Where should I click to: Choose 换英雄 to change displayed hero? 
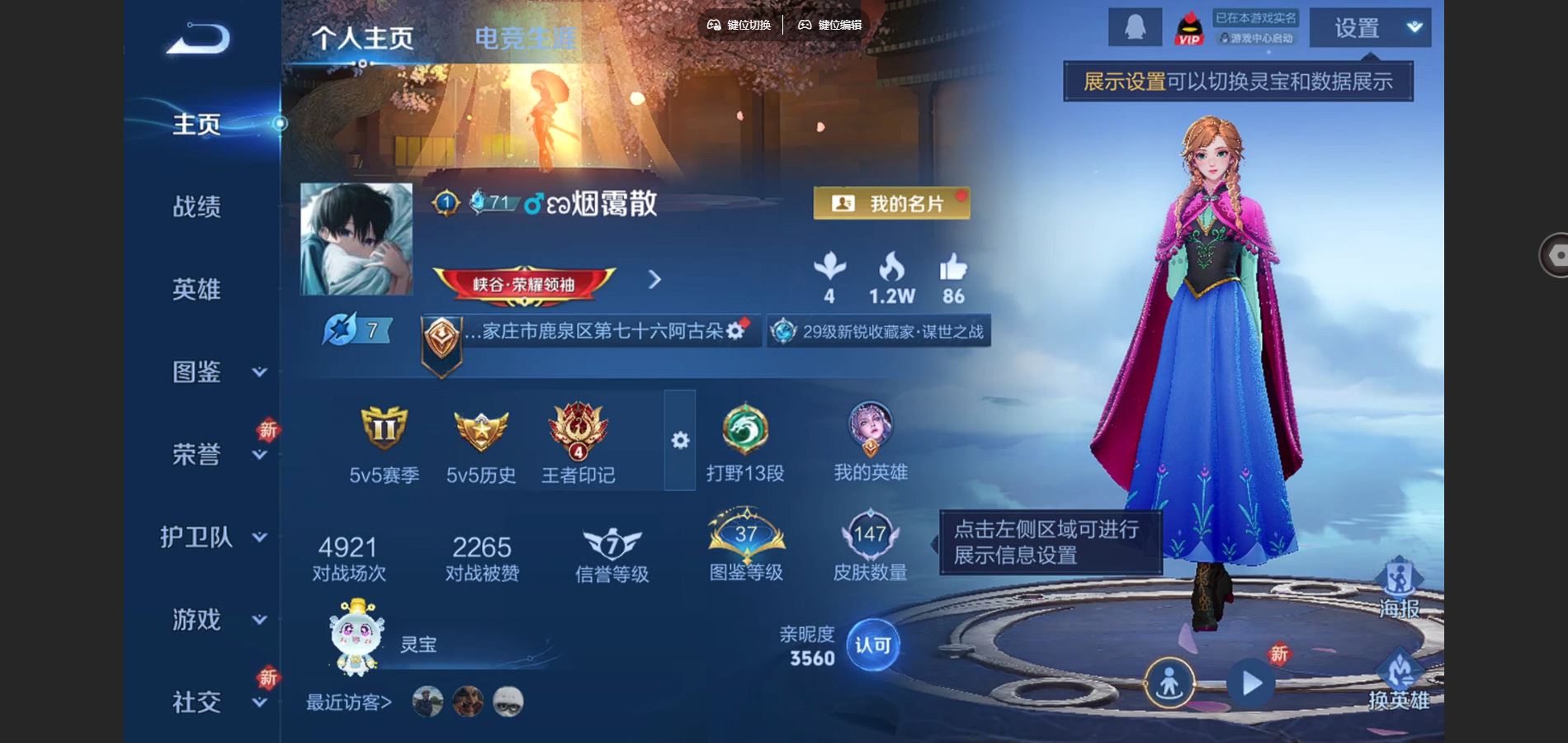[x=1399, y=679]
